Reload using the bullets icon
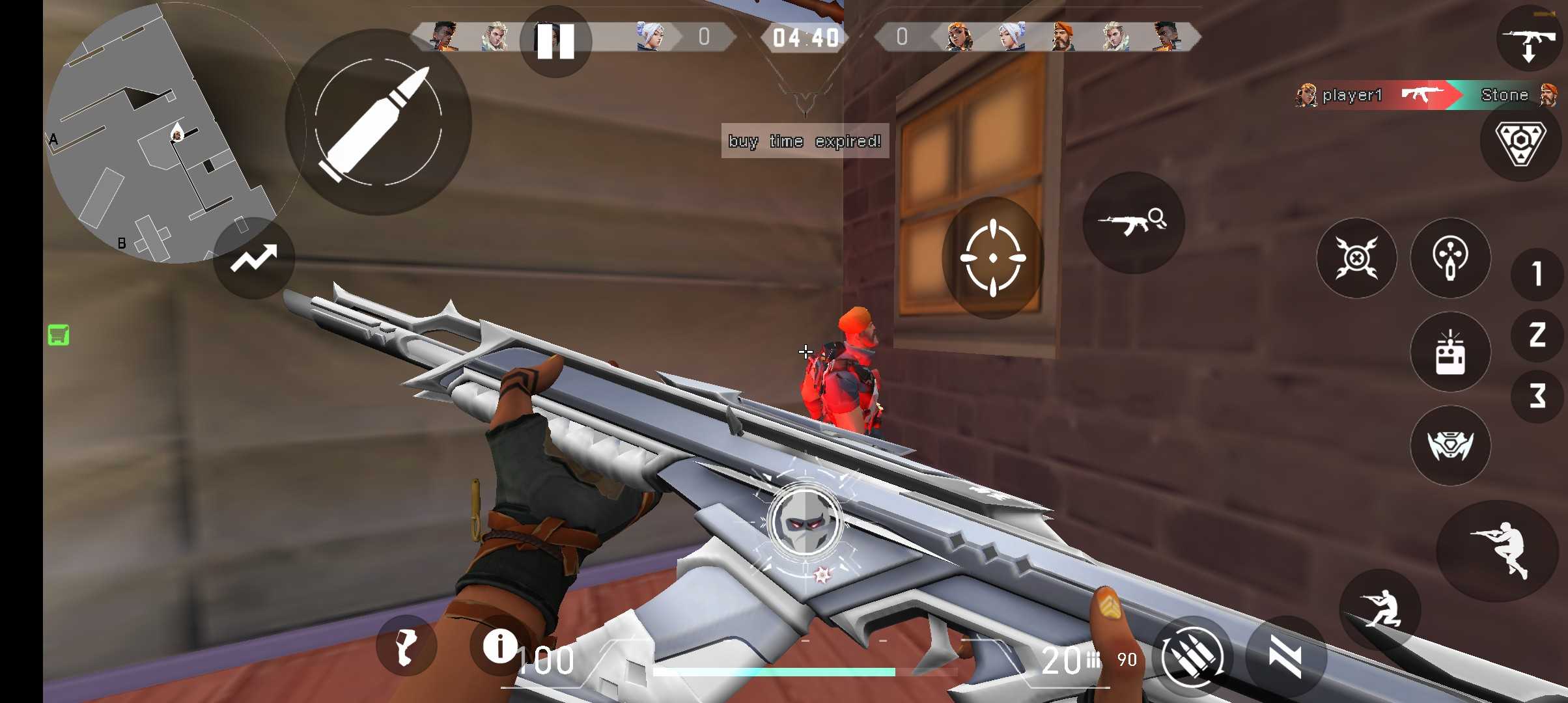The width and height of the screenshot is (1568, 703). point(1192,656)
